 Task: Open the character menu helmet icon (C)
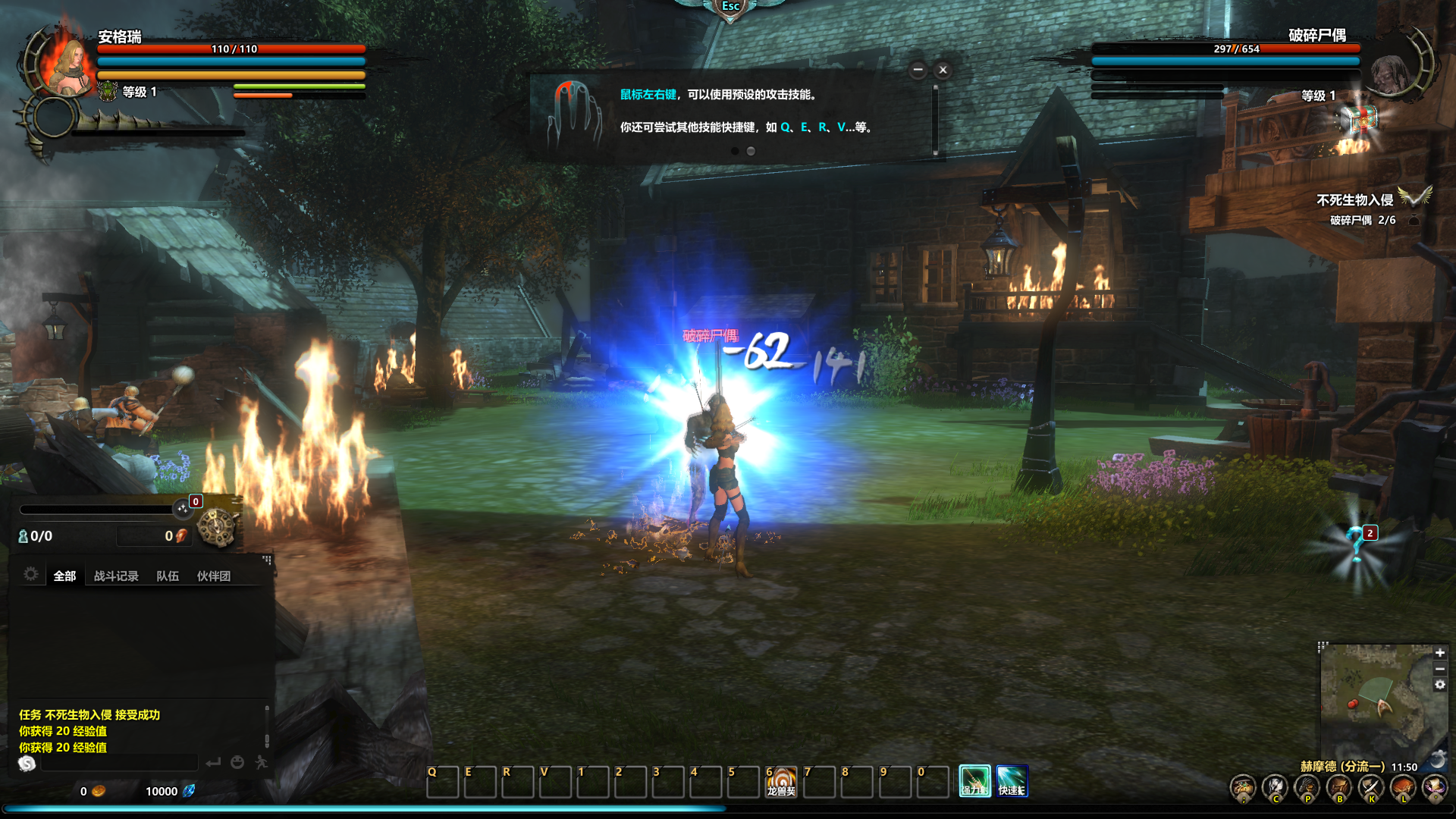(1275, 789)
